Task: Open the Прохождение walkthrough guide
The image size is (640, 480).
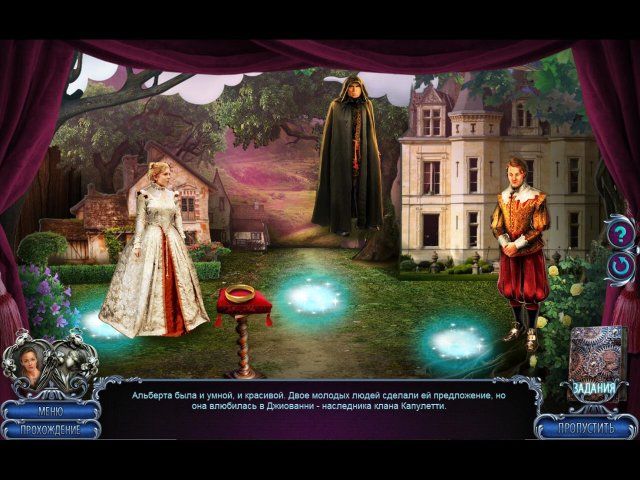Action: pos(50,429)
